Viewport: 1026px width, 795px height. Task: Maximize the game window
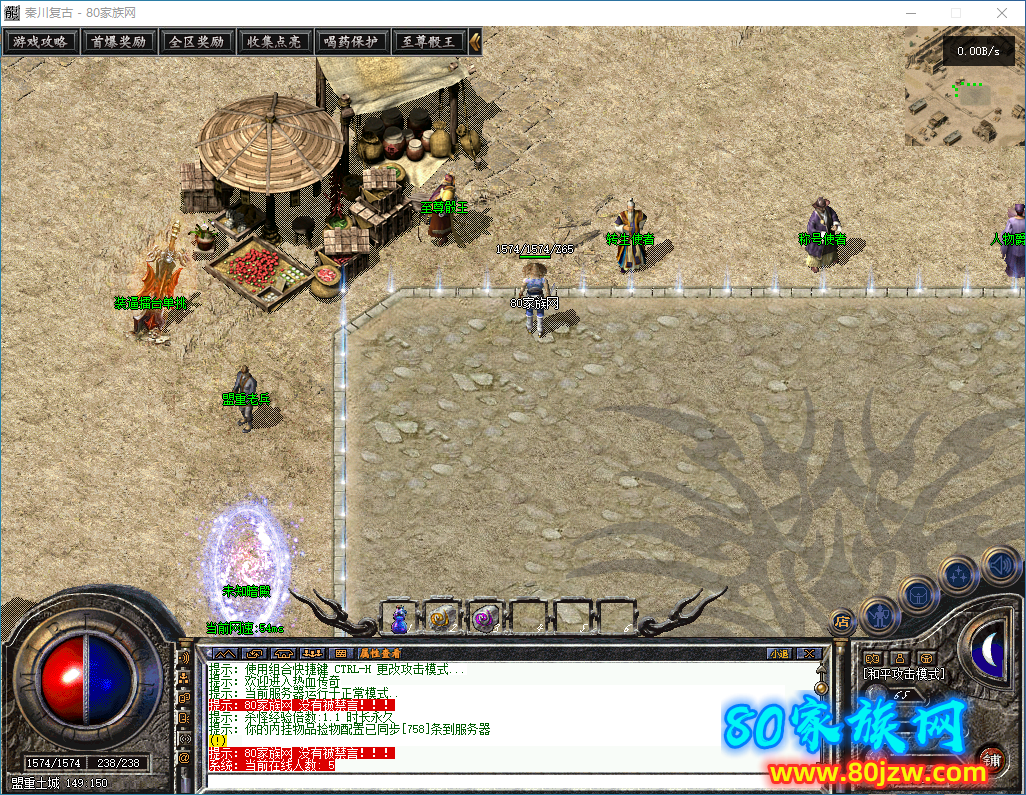tap(955, 13)
